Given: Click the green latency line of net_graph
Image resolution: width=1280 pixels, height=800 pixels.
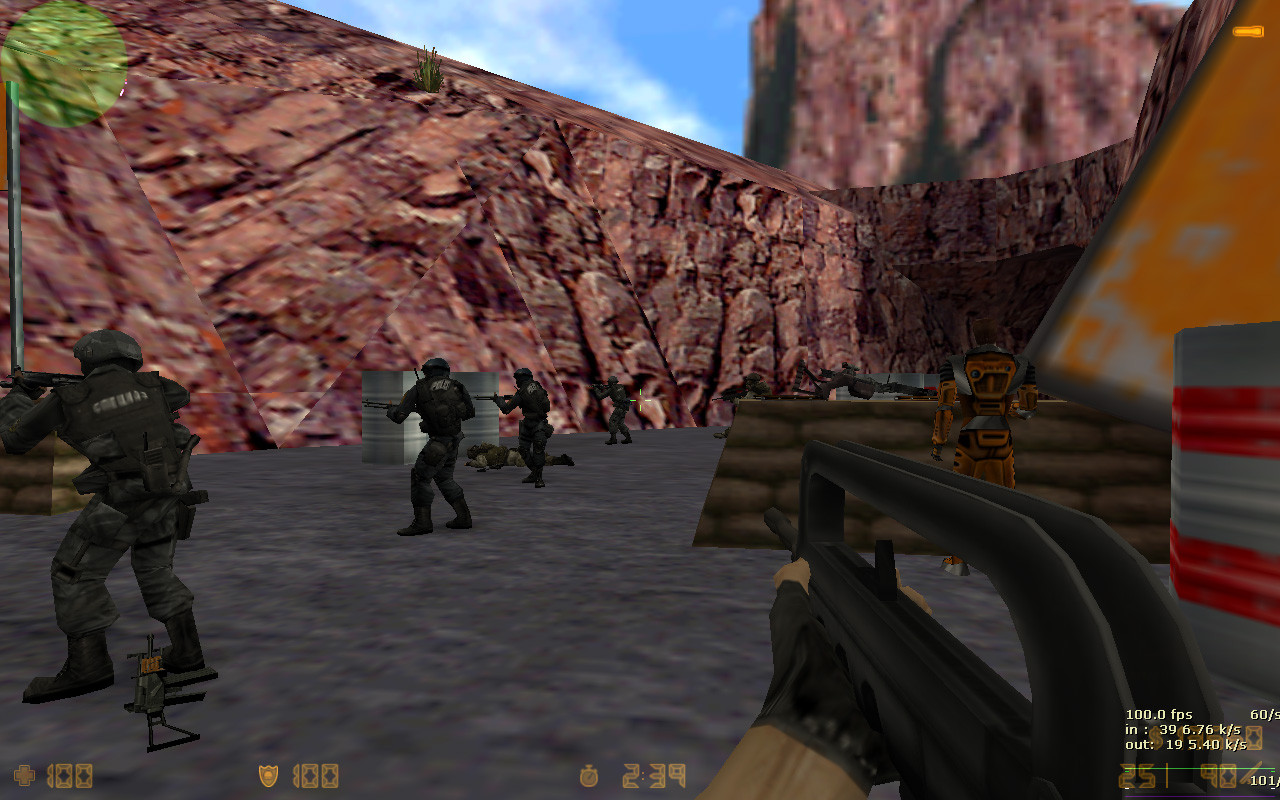Looking at the screenshot, I should pos(1200,768).
